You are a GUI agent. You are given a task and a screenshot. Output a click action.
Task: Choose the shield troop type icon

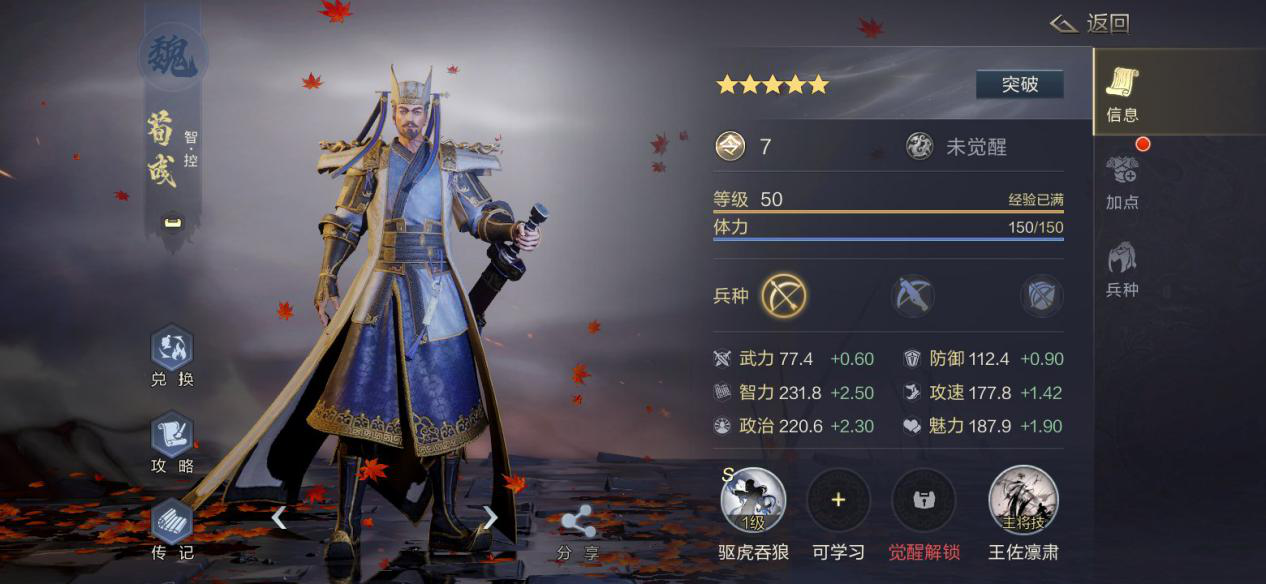[1041, 296]
